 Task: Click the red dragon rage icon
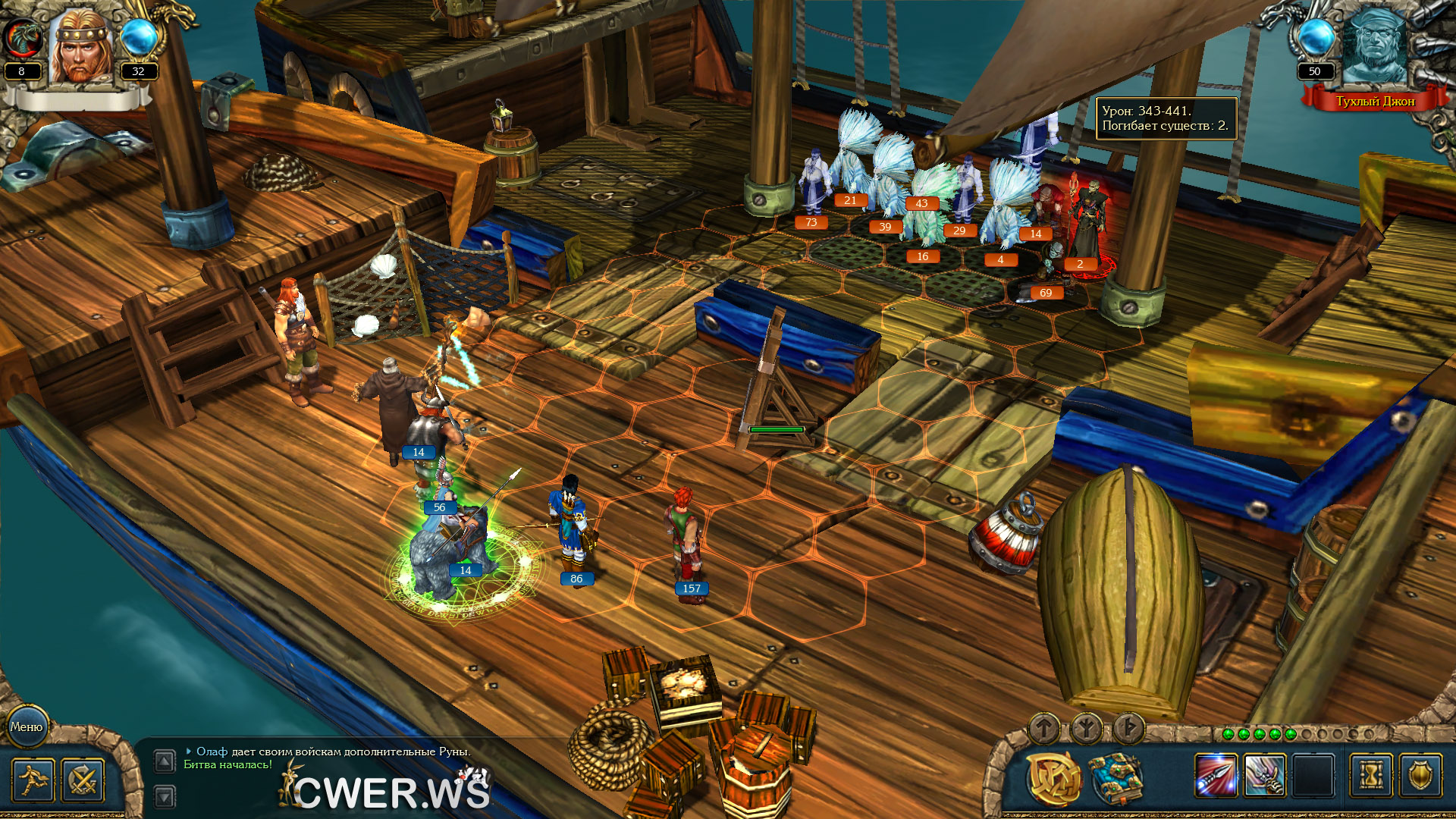tap(21, 38)
